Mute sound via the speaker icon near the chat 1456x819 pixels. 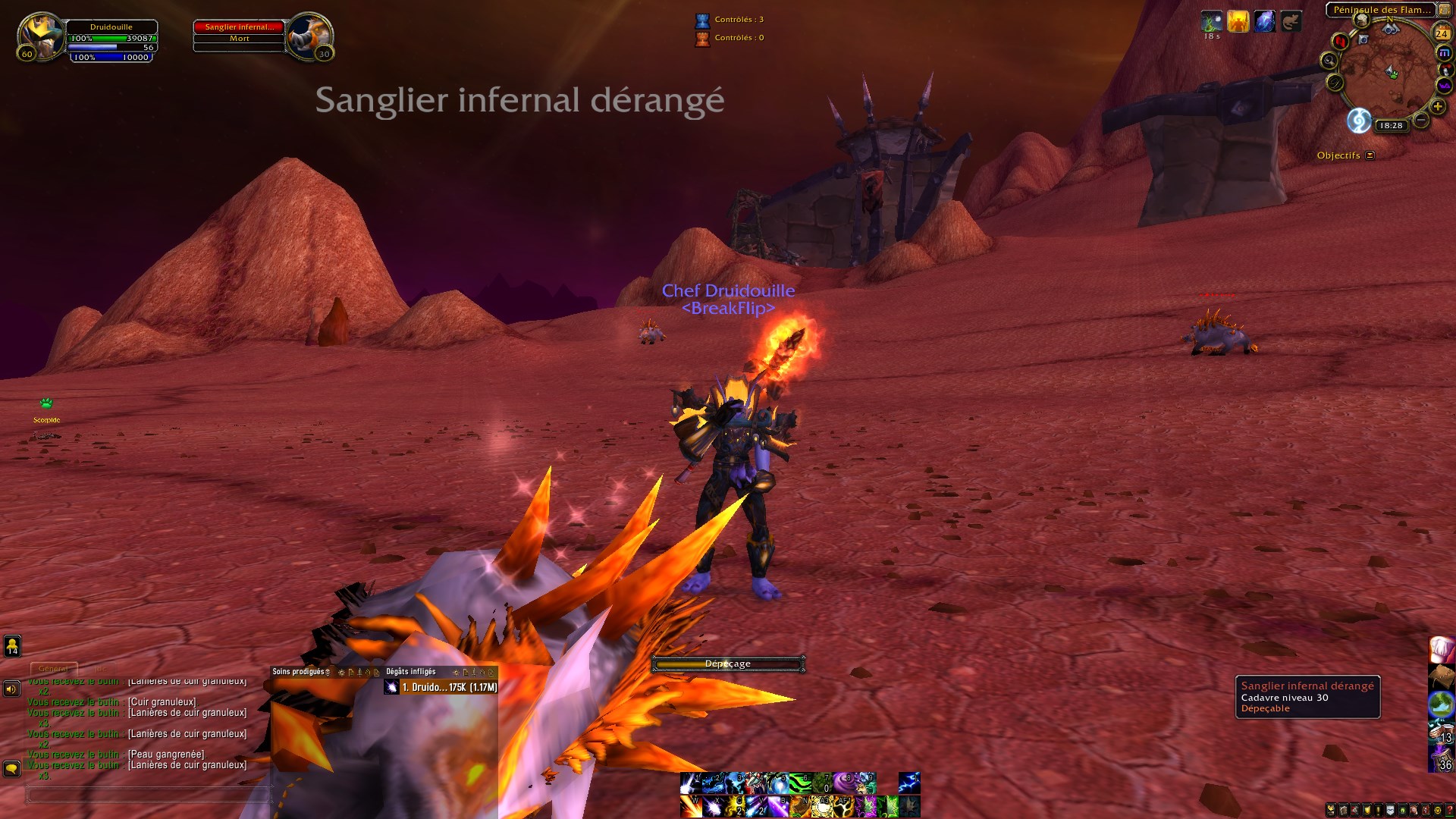(11, 688)
